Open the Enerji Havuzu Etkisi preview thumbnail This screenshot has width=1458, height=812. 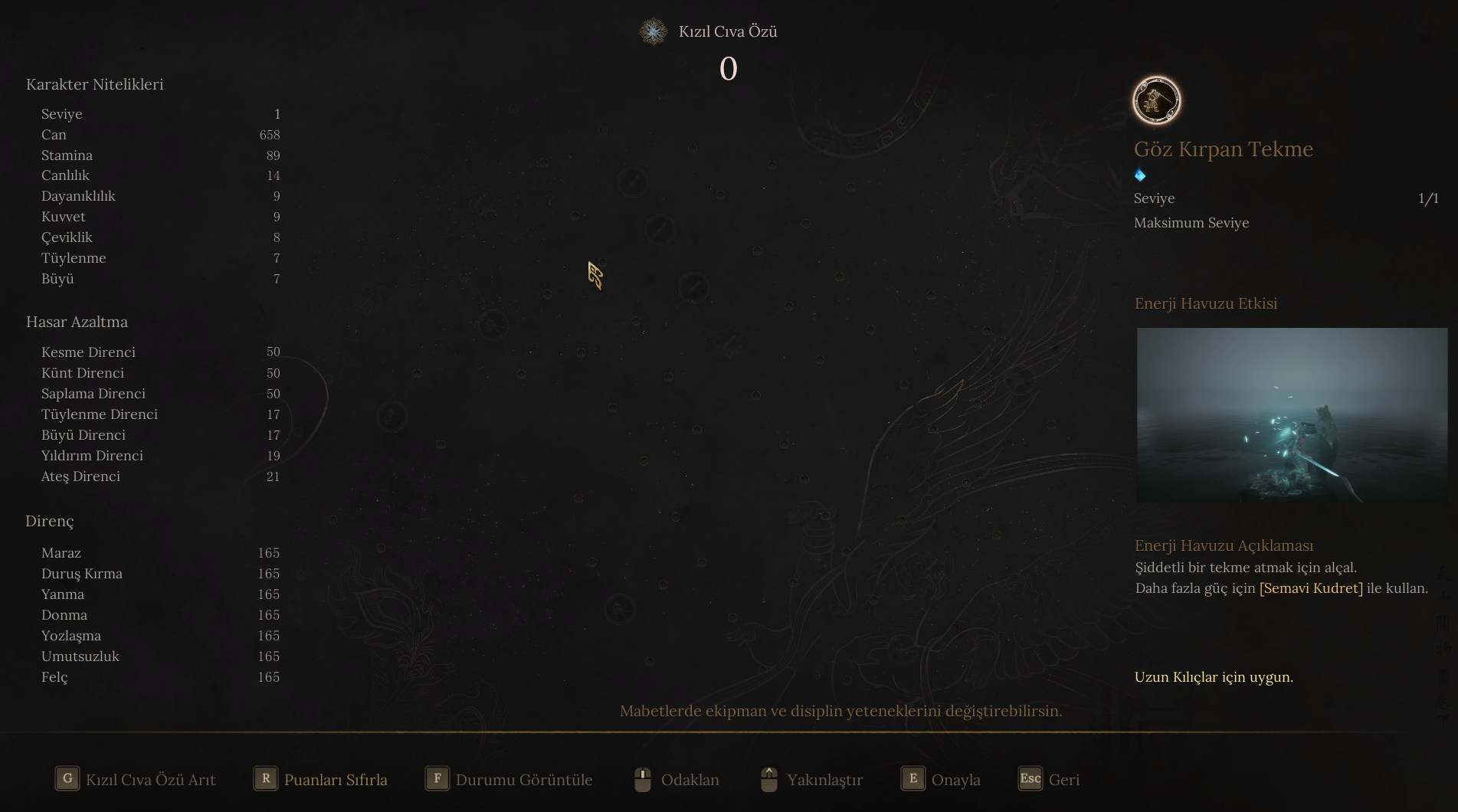pos(1291,414)
